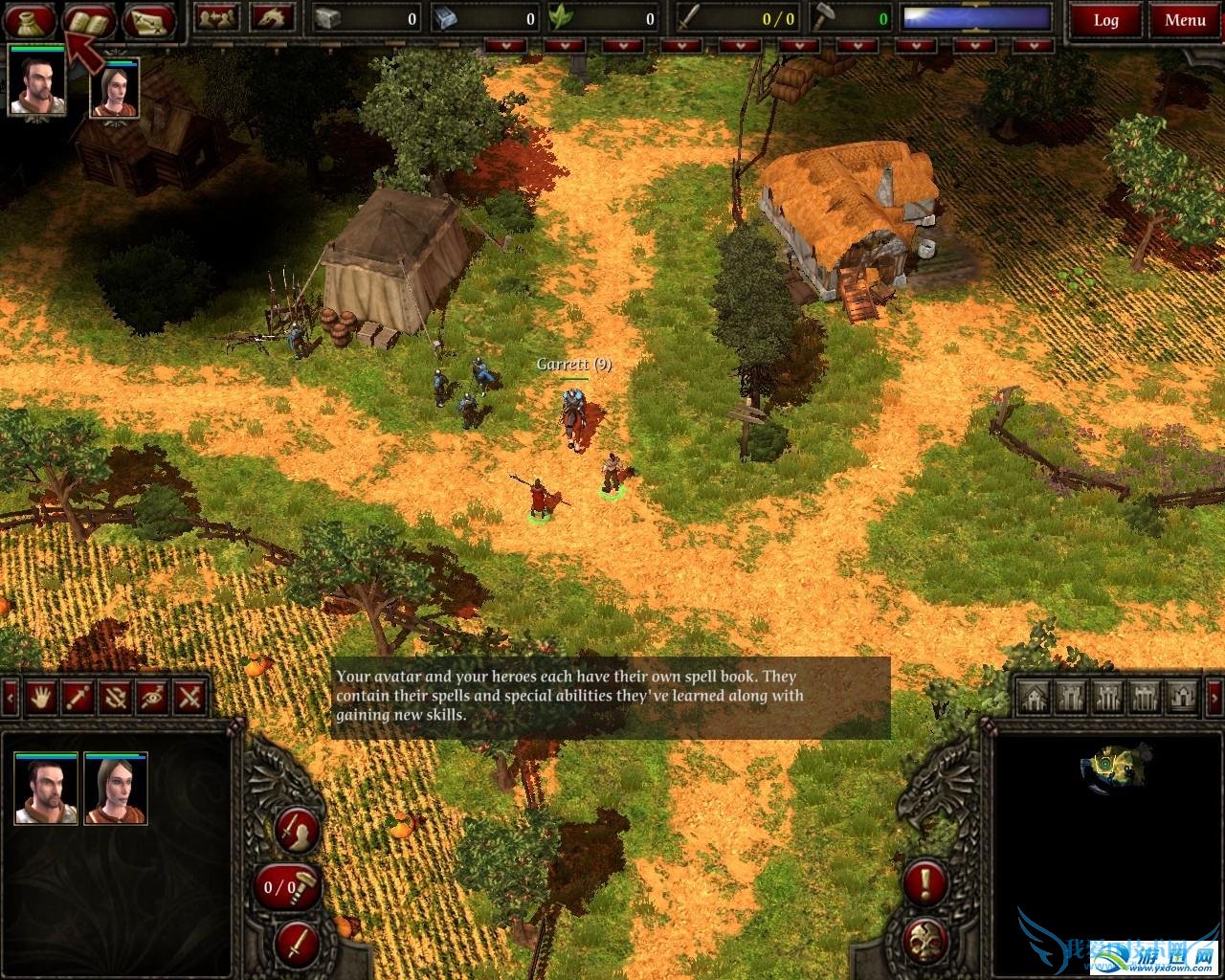Screen dimensions: 1225x980
Task: Open the spell book
Action: (x=89, y=19)
